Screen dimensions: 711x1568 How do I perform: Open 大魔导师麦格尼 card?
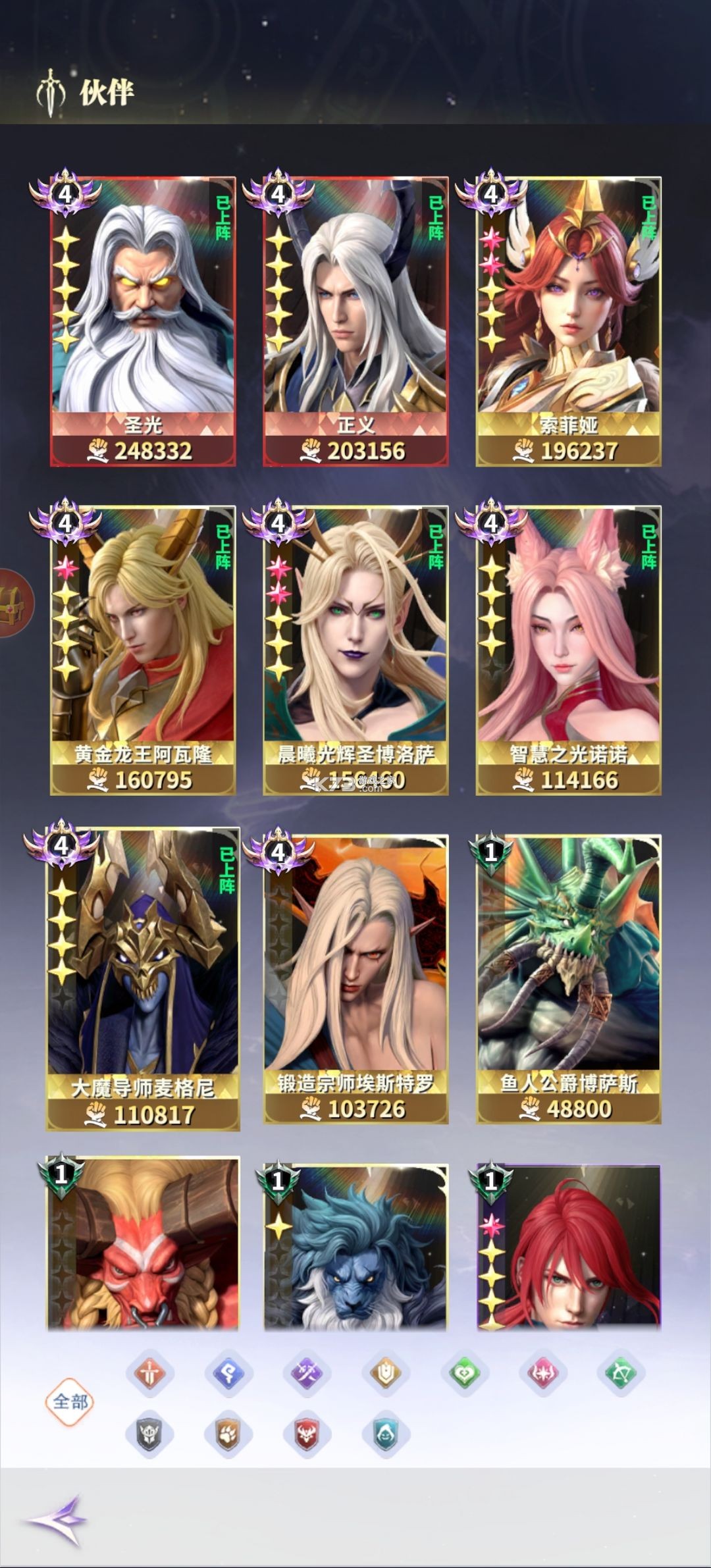pos(143,980)
